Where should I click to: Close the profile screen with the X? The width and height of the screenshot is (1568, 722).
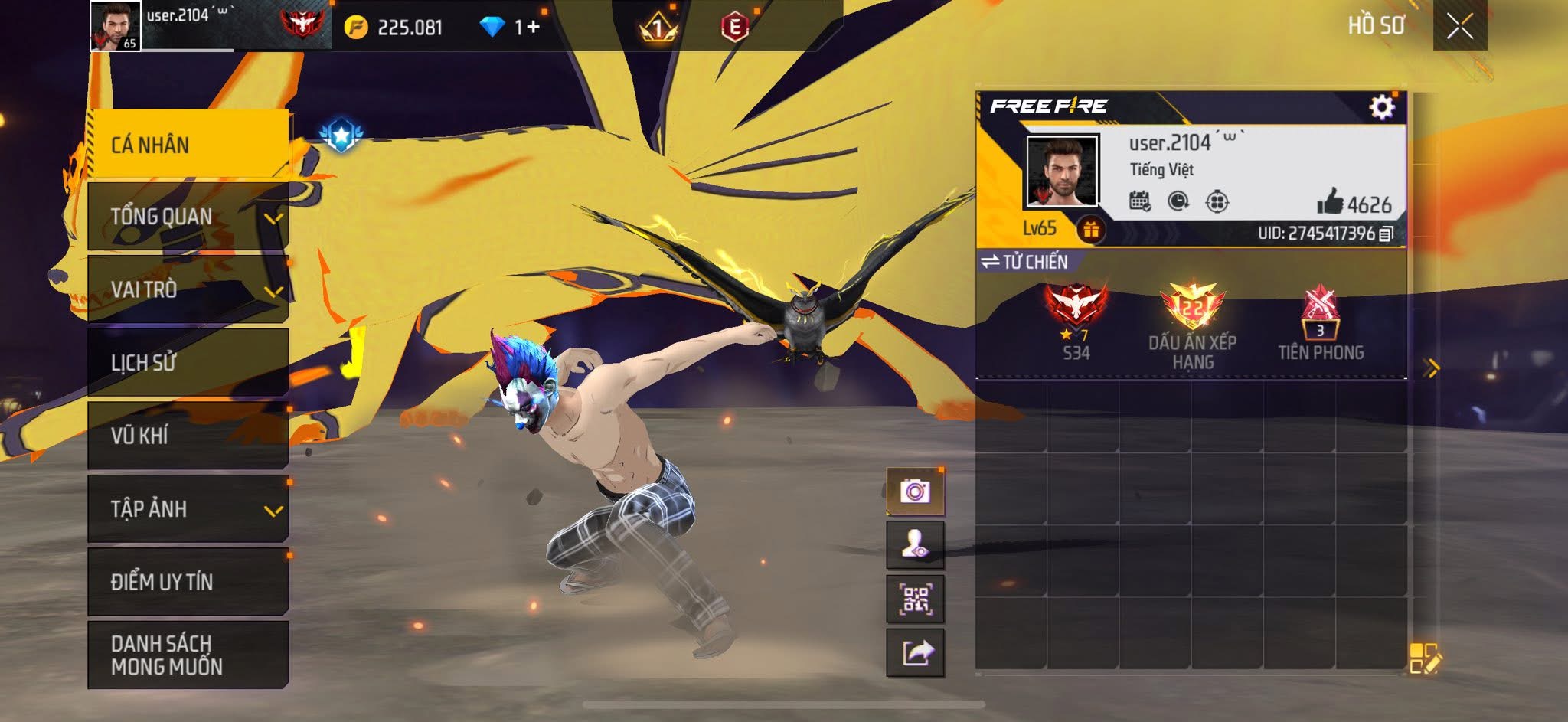pos(1459,27)
